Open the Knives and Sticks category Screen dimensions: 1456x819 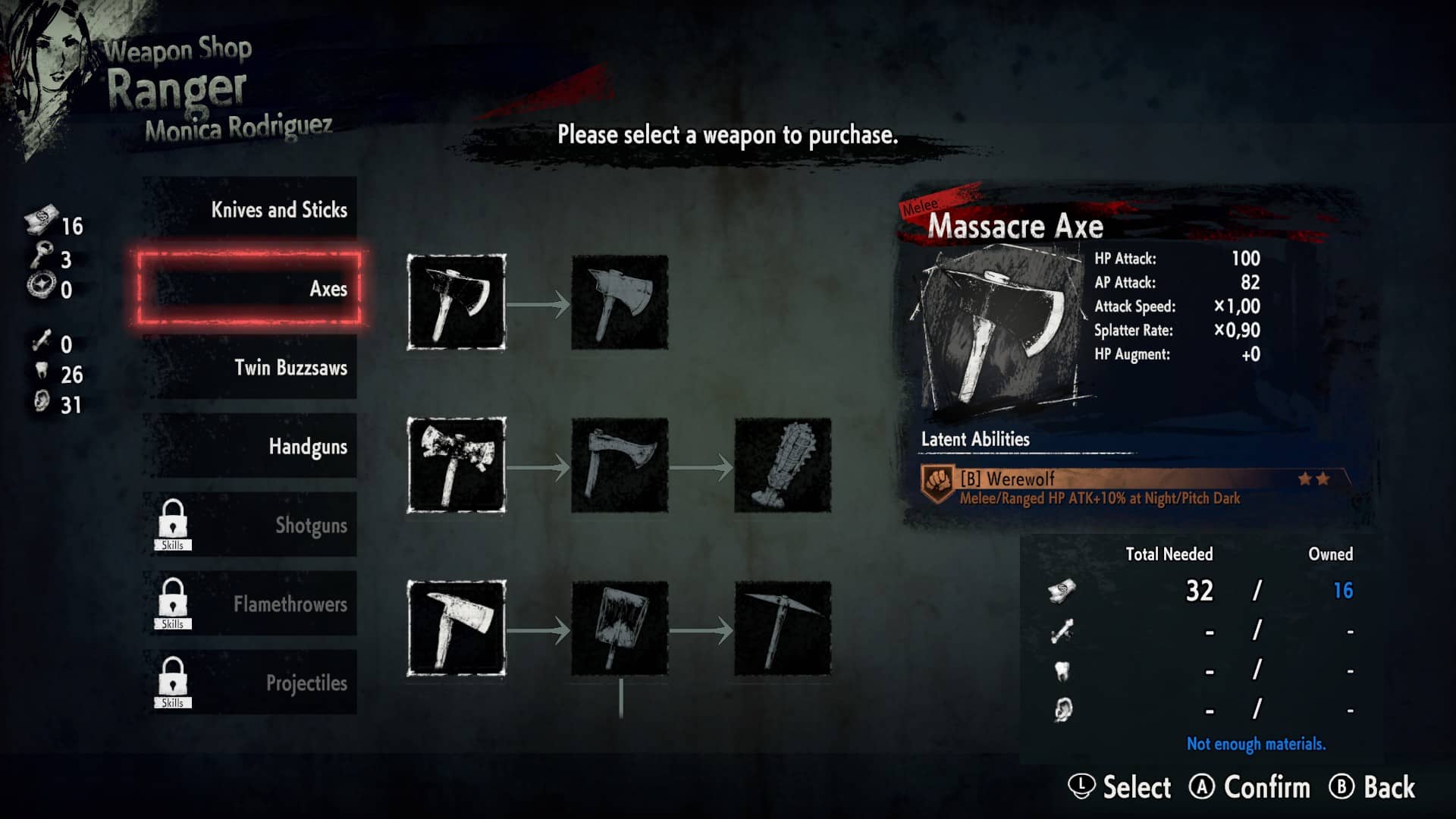(x=250, y=210)
